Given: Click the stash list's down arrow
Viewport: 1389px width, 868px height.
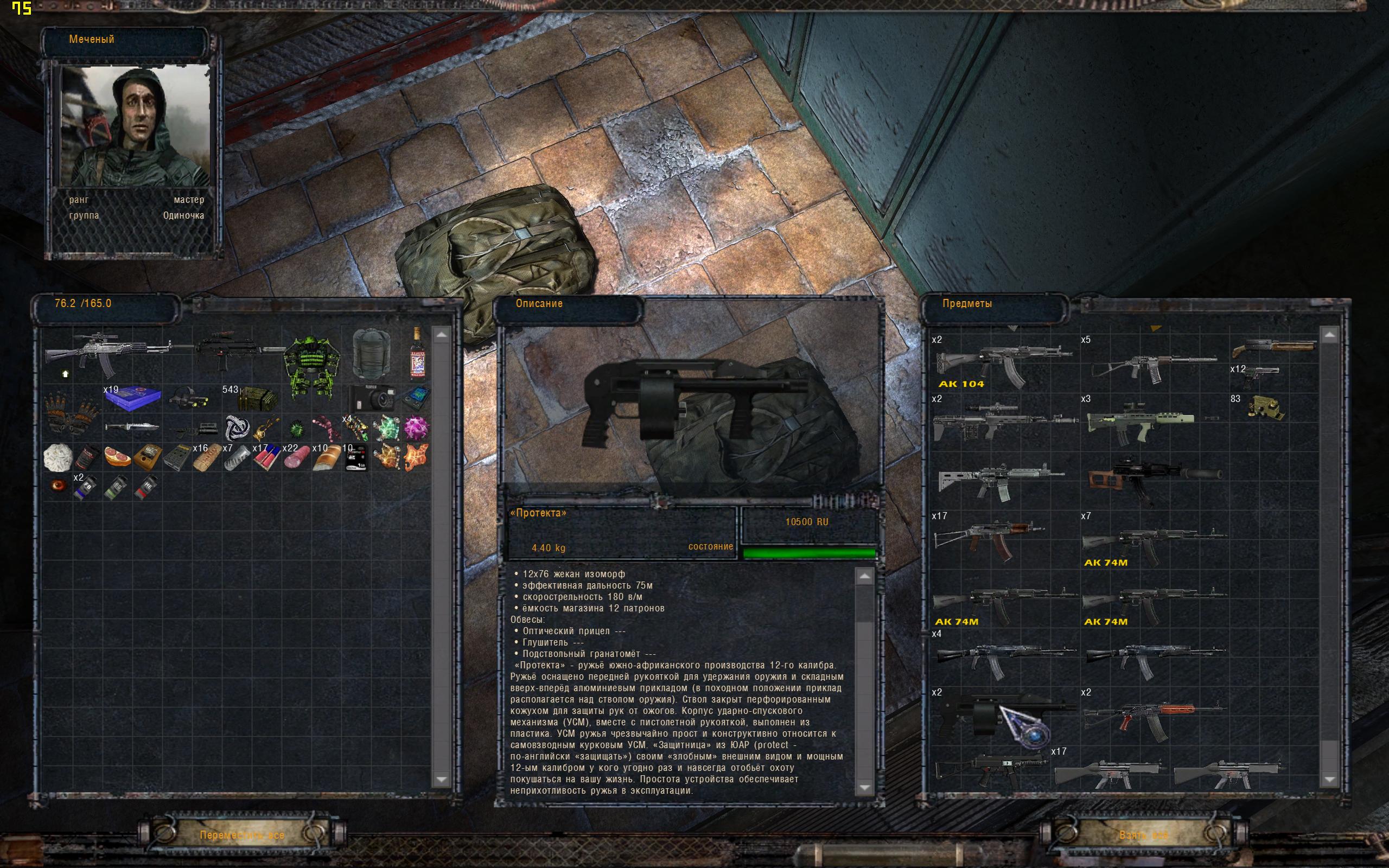Looking at the screenshot, I should click(x=1329, y=778).
